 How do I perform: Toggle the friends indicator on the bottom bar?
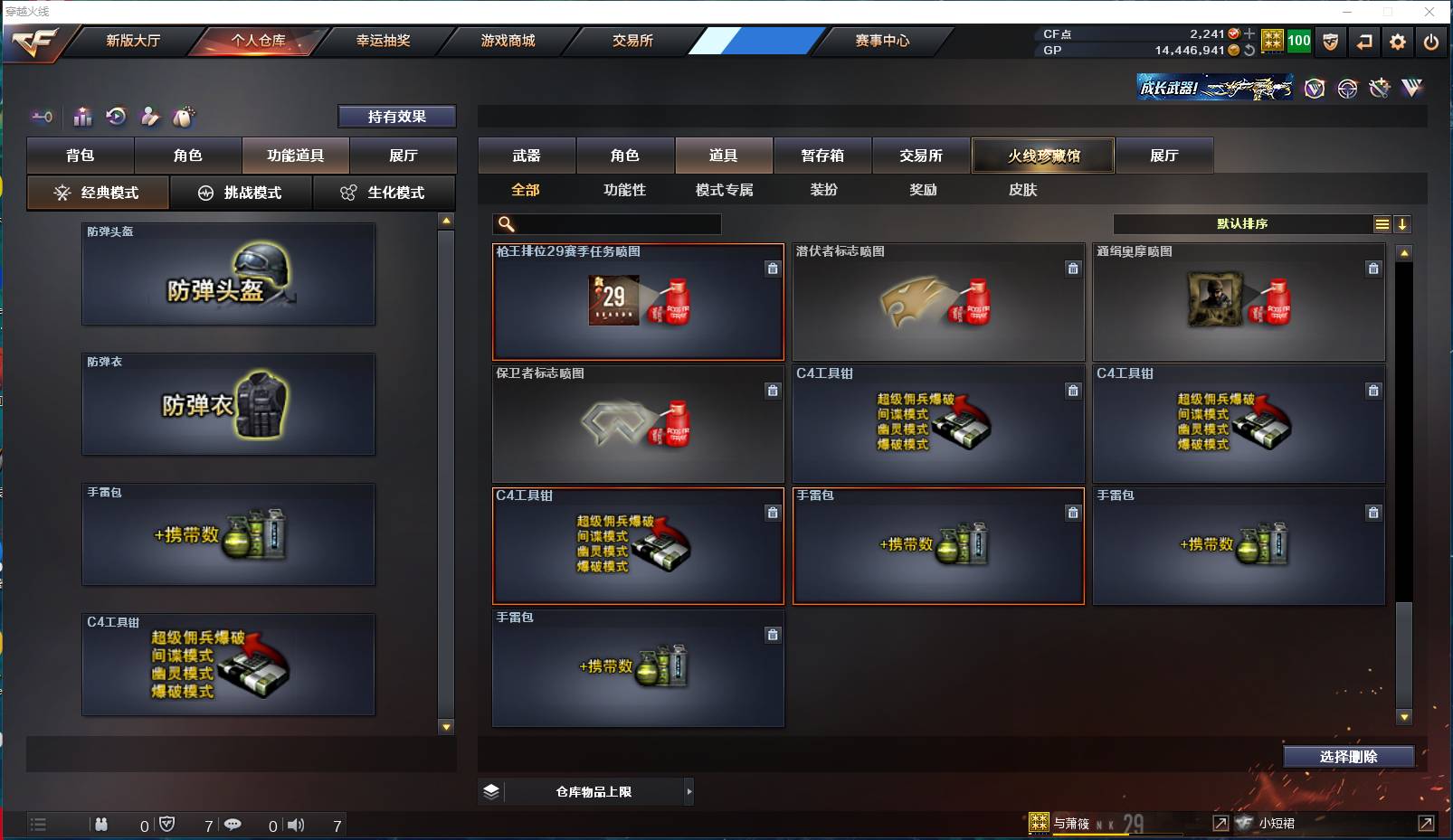(x=101, y=825)
